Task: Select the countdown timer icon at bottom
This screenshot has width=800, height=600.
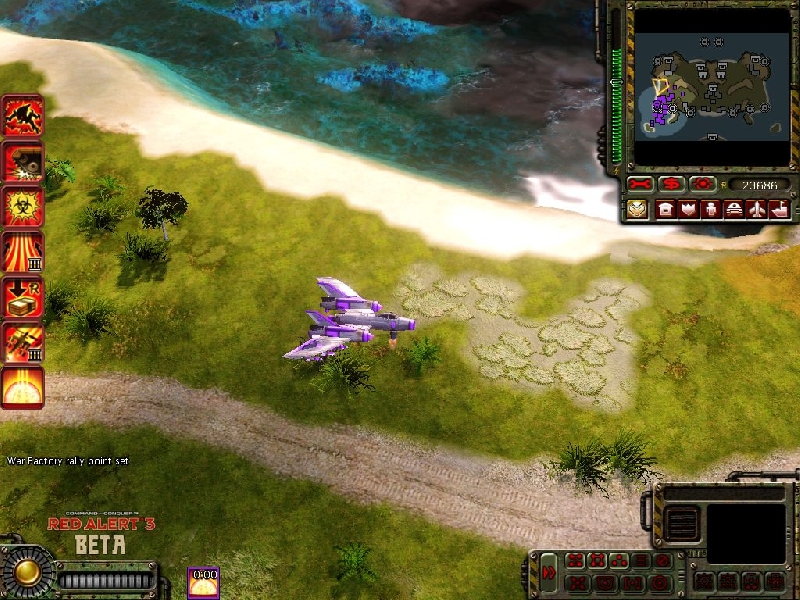Action: click(x=203, y=582)
